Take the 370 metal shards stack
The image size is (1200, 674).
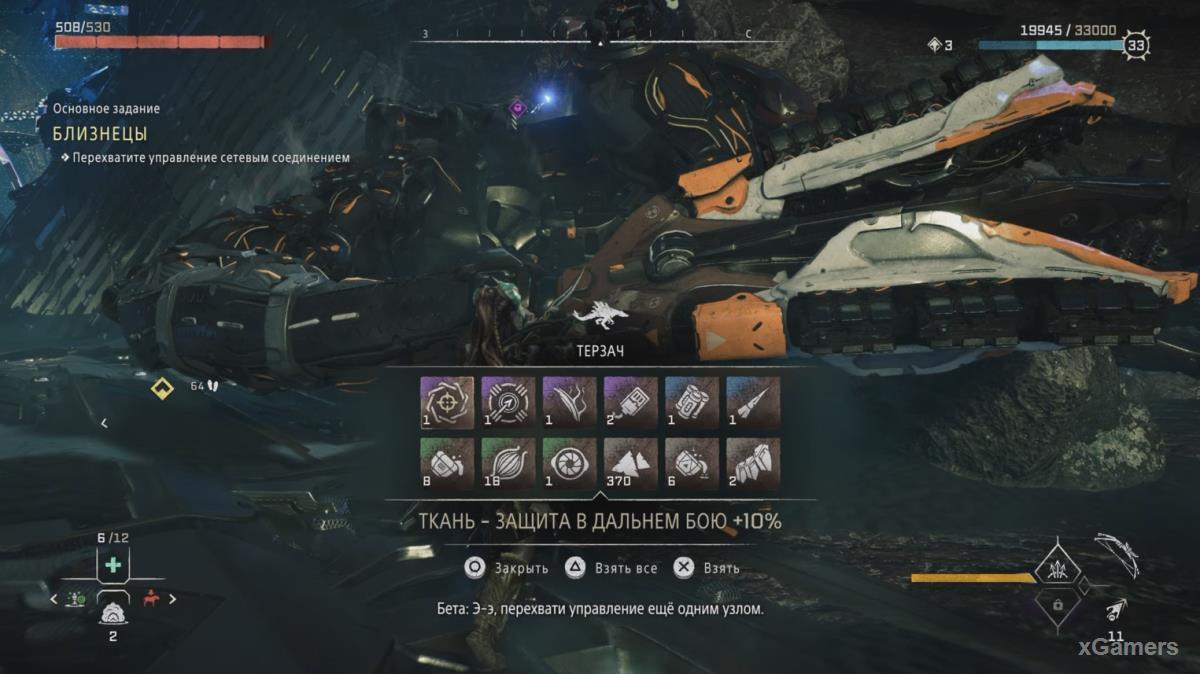pos(630,462)
